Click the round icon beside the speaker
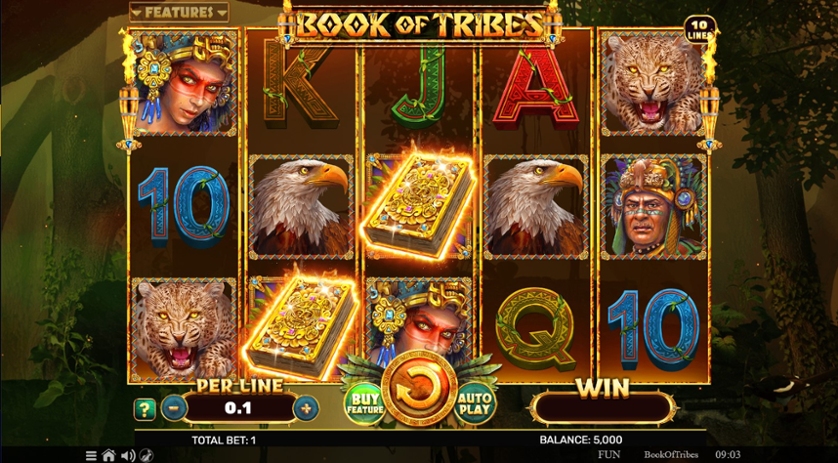The height and width of the screenshot is (463, 838). pyautogui.click(x=145, y=455)
